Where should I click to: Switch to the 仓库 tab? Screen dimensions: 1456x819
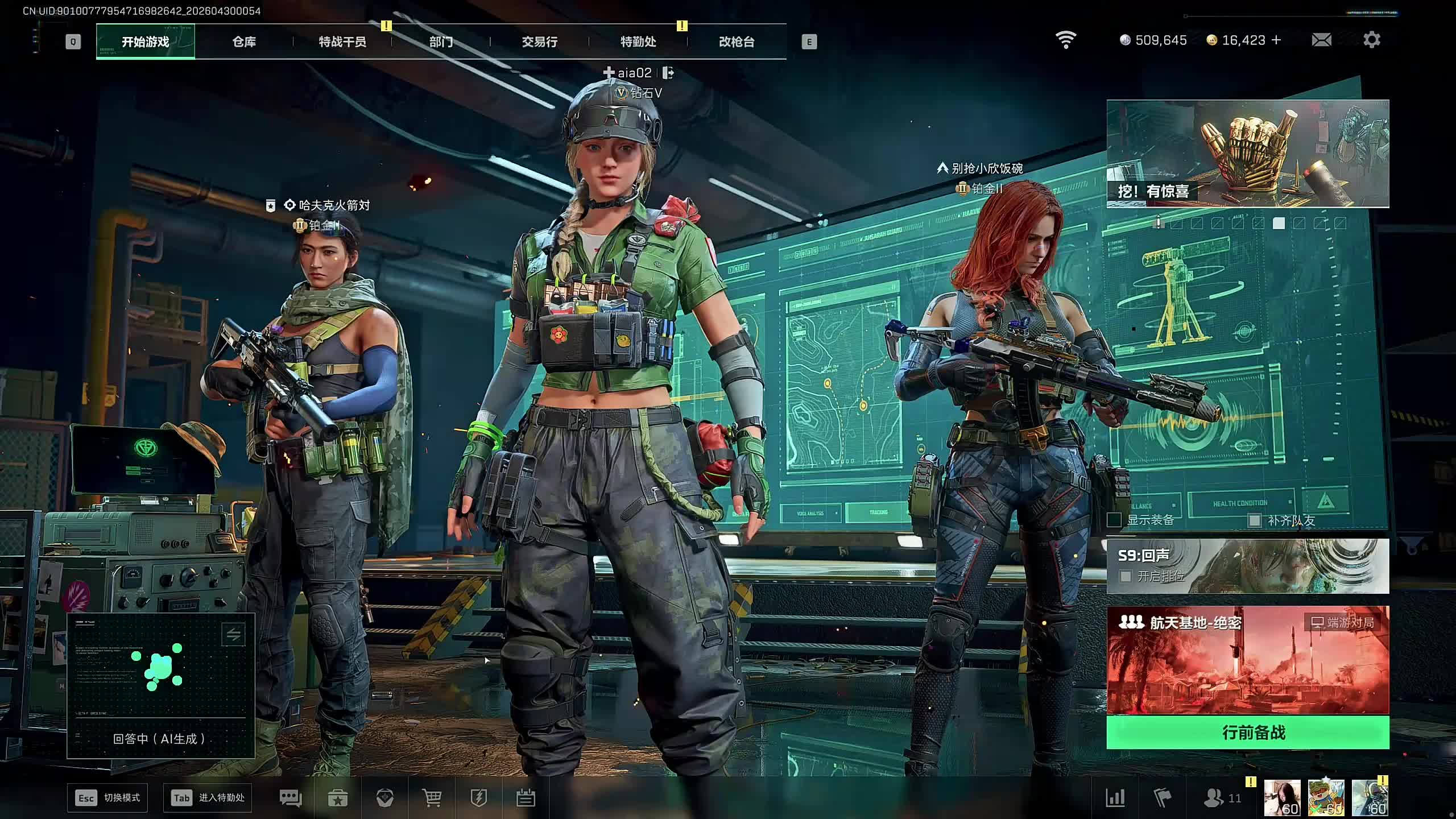click(x=244, y=42)
